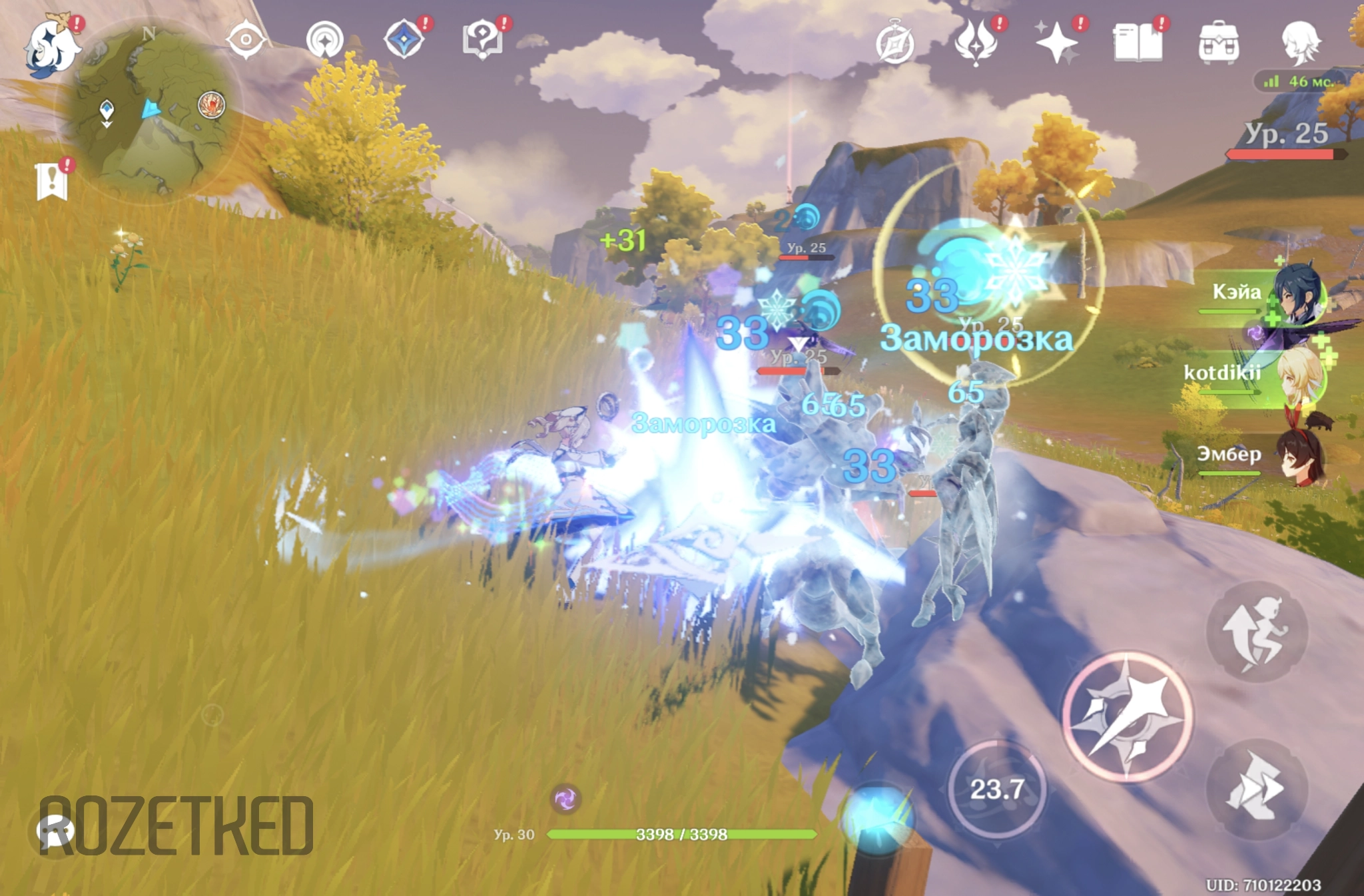
Task: Open the battle pass winged icon
Action: point(976,43)
